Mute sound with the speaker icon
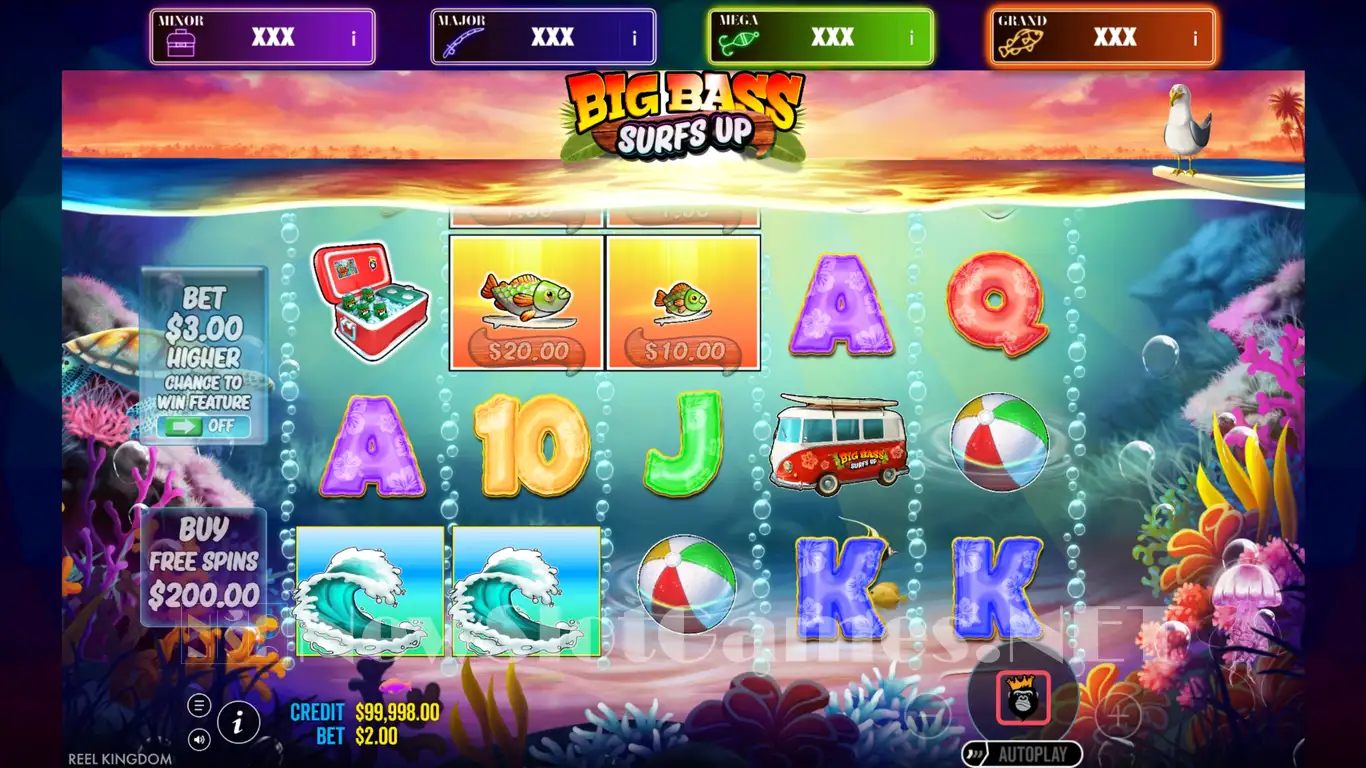 coord(199,740)
